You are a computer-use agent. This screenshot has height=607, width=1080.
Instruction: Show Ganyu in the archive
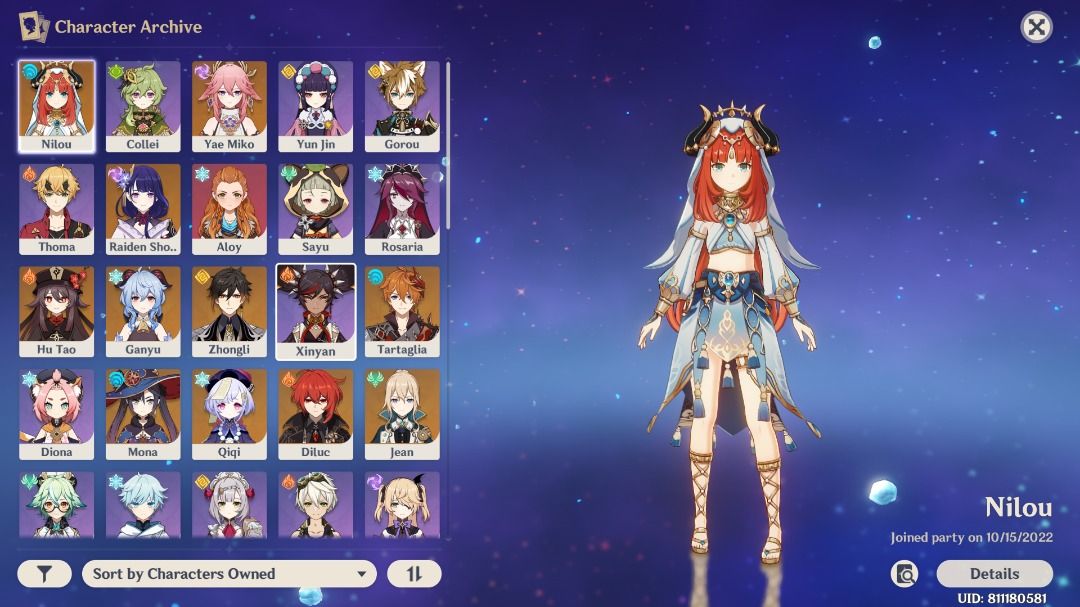click(143, 311)
